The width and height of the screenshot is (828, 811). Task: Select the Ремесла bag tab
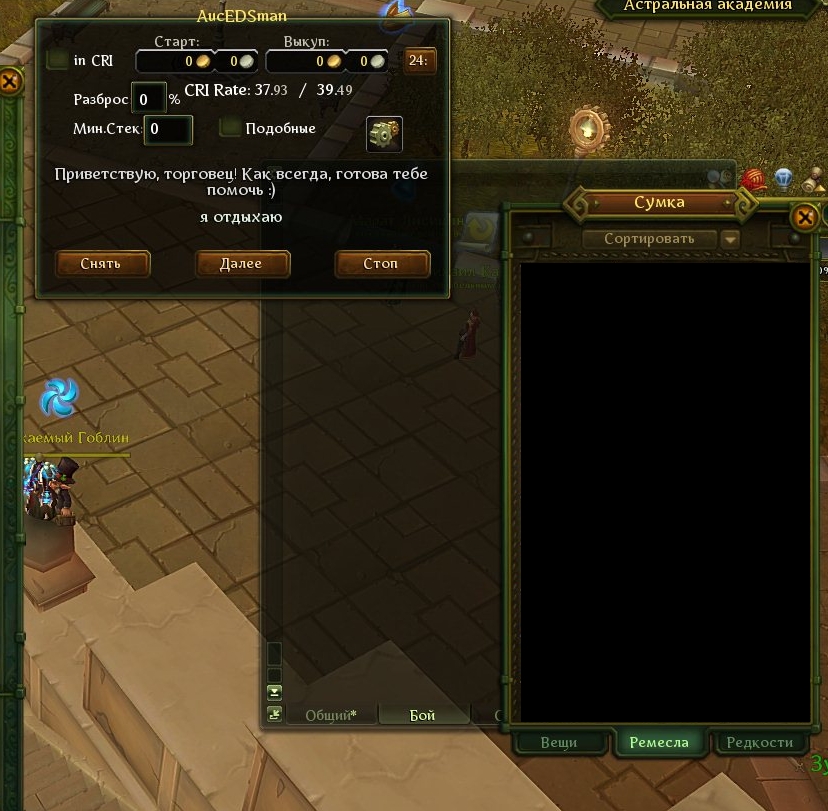tap(659, 742)
